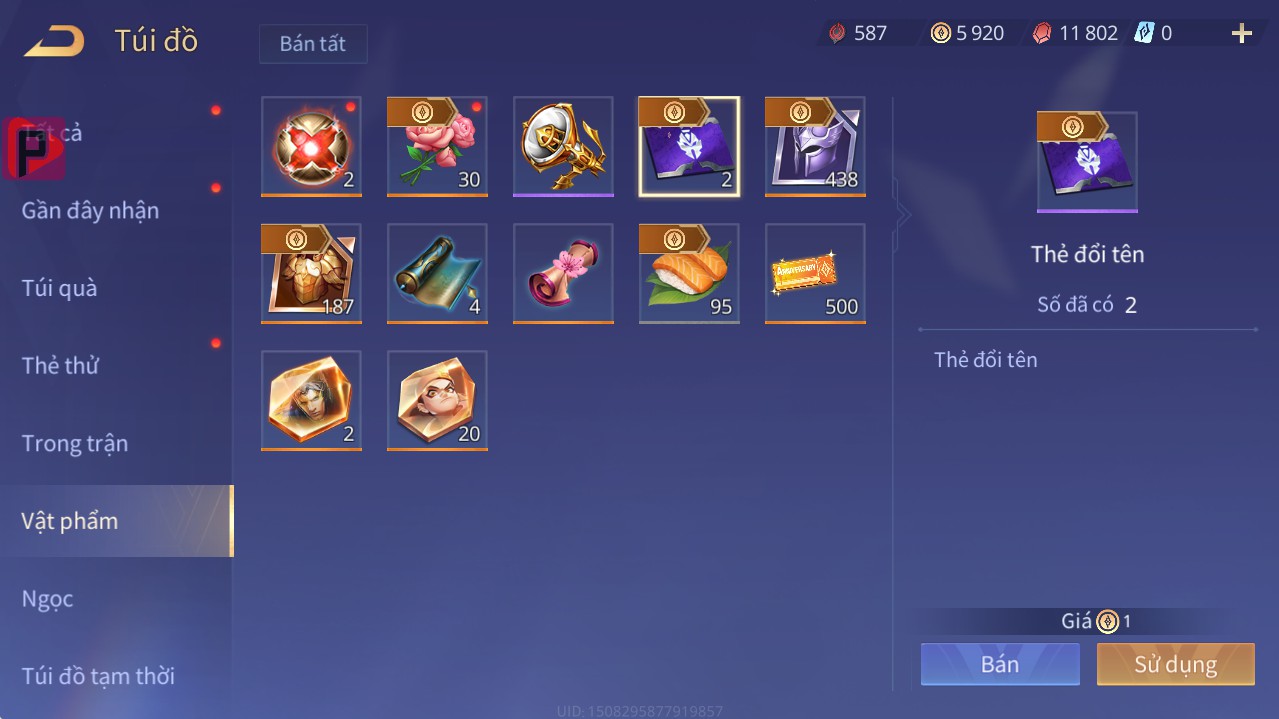1279x719 pixels.
Task: Select the Trong trận tab
Action: (75, 443)
